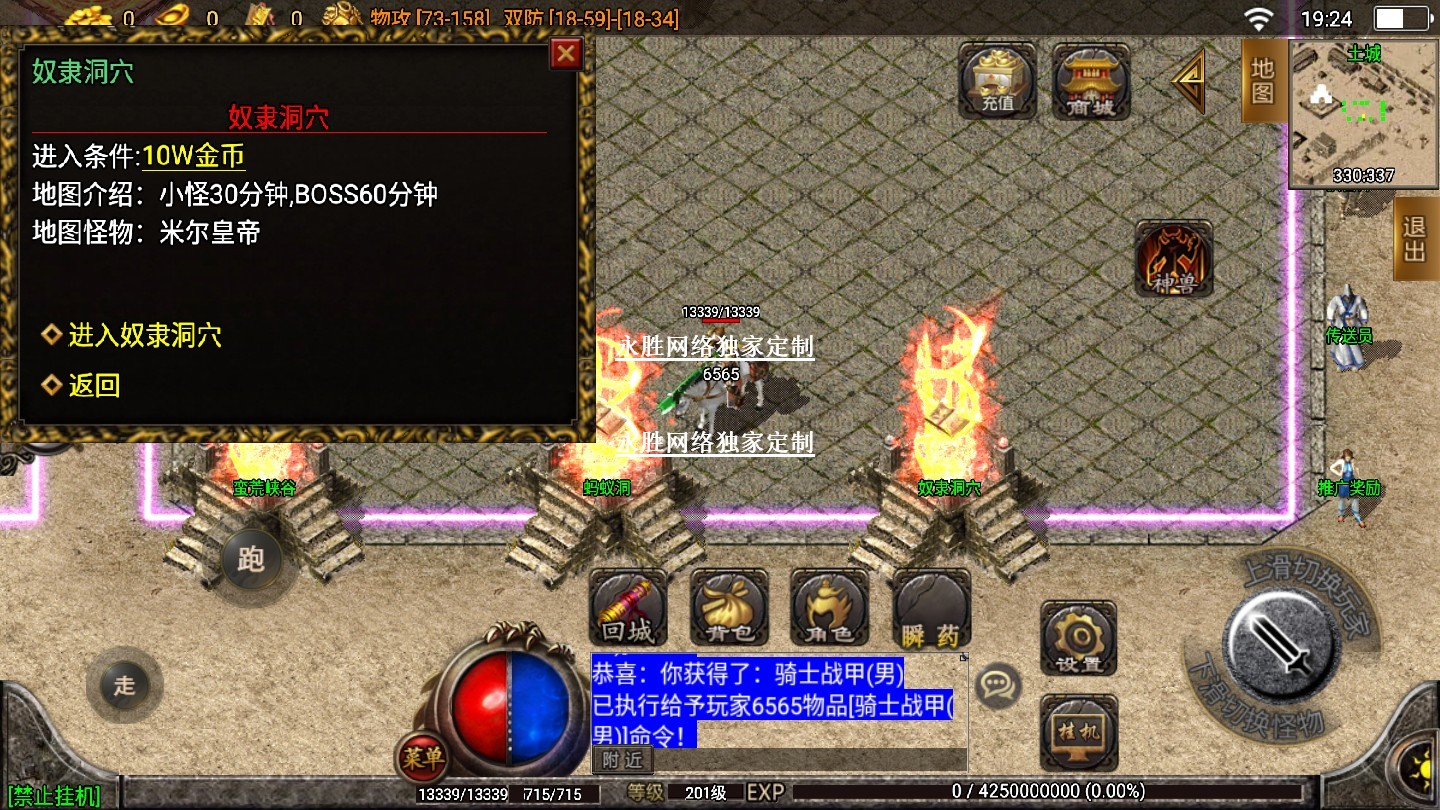Open the 商城 shop icon

click(x=1091, y=80)
